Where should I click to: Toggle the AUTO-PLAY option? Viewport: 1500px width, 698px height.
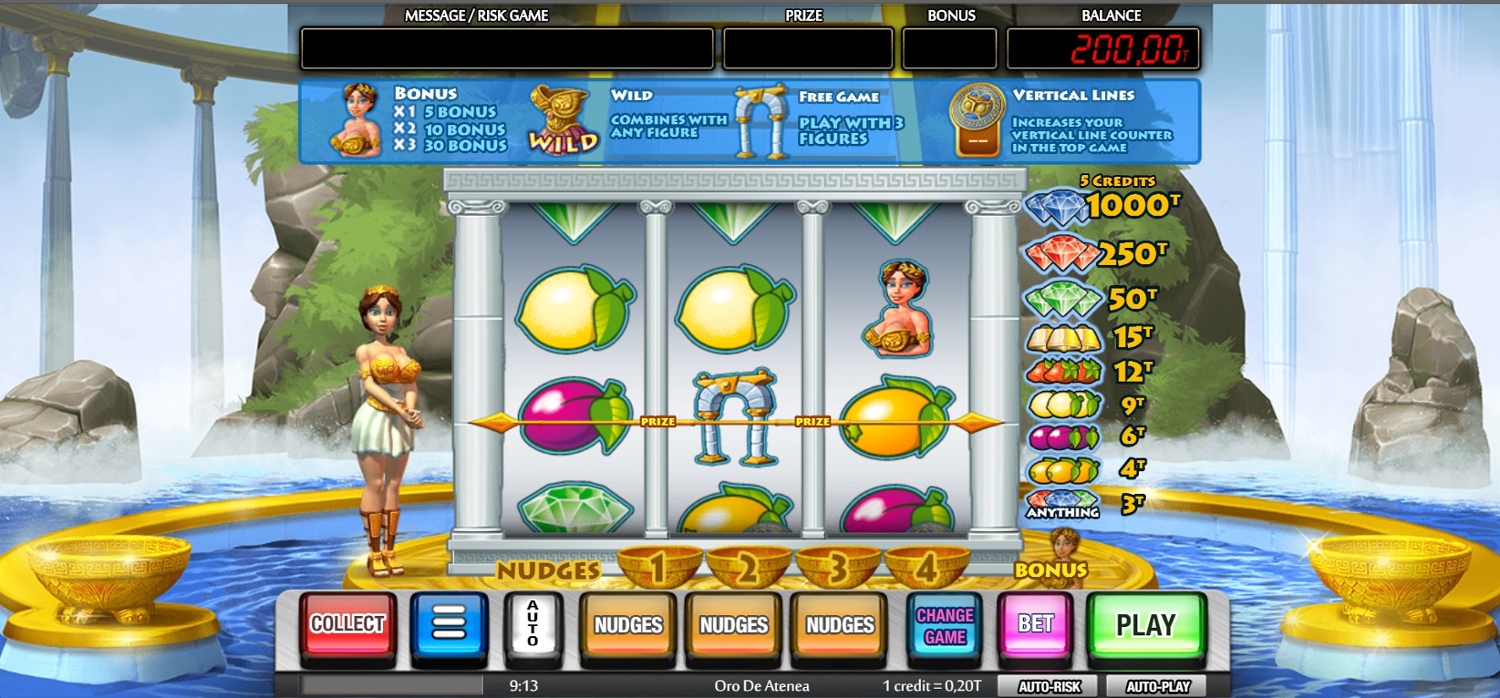tap(1158, 687)
